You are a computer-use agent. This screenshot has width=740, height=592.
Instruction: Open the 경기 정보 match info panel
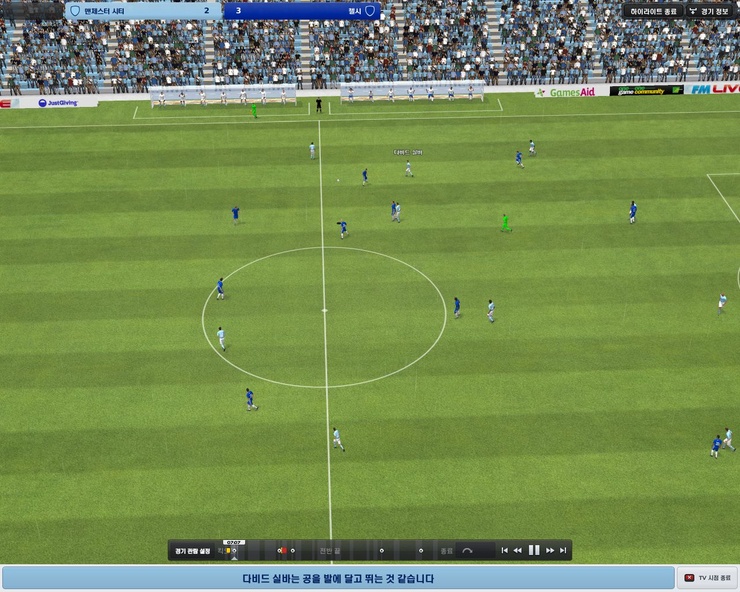(x=711, y=11)
